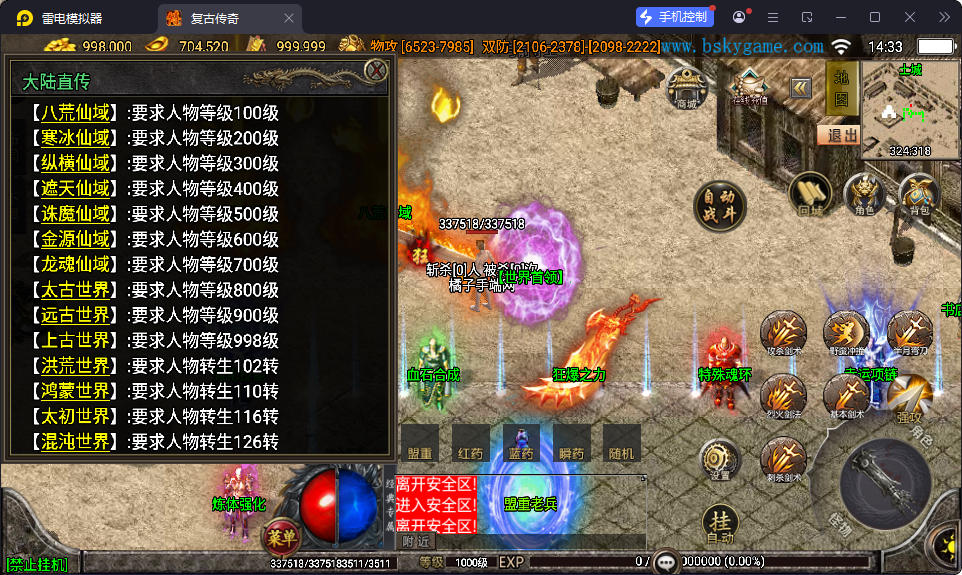Teleport to 八荒仙域
Viewport: 962px width, 575px height.
point(75,112)
